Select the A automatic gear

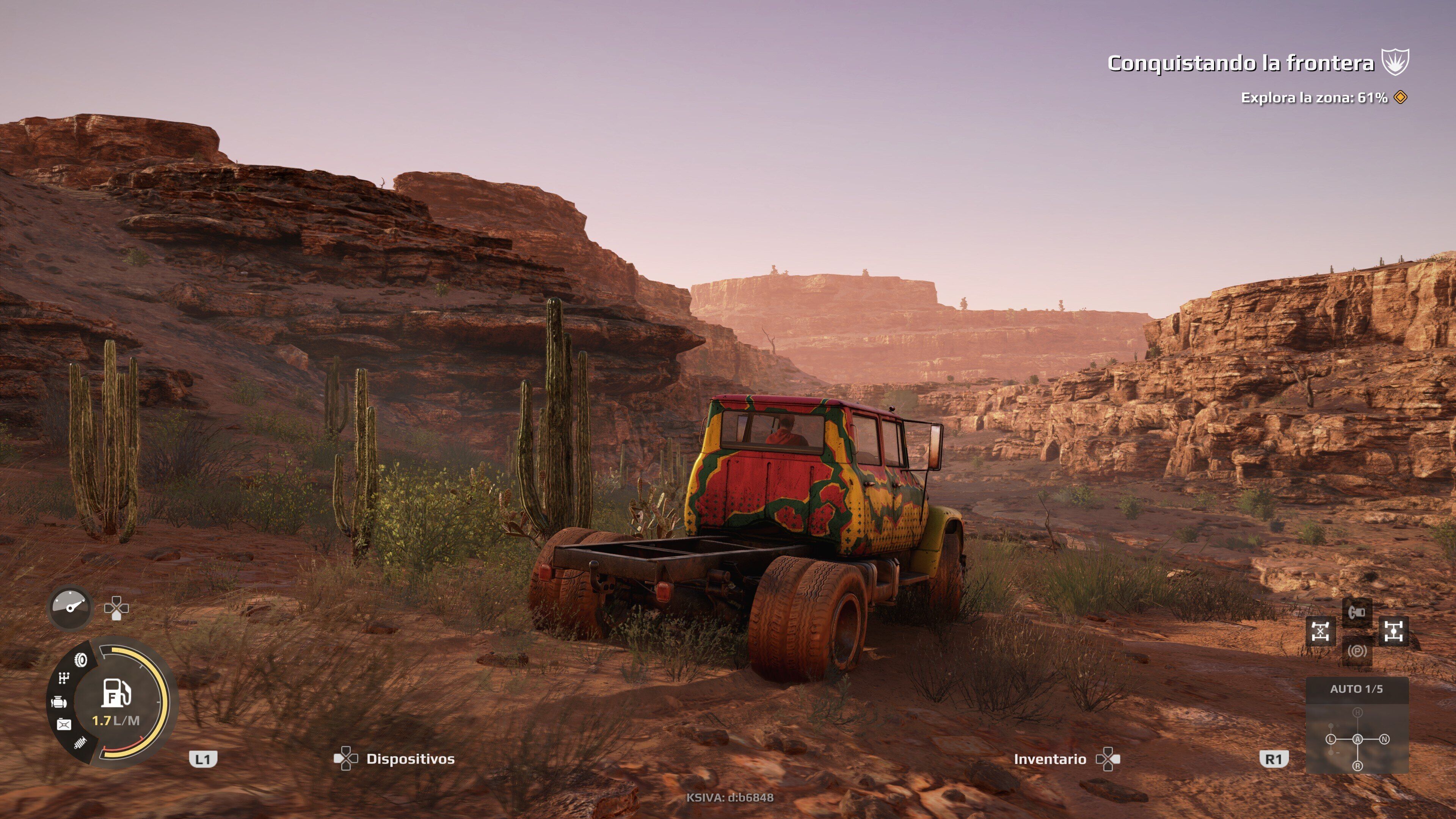(x=1357, y=739)
